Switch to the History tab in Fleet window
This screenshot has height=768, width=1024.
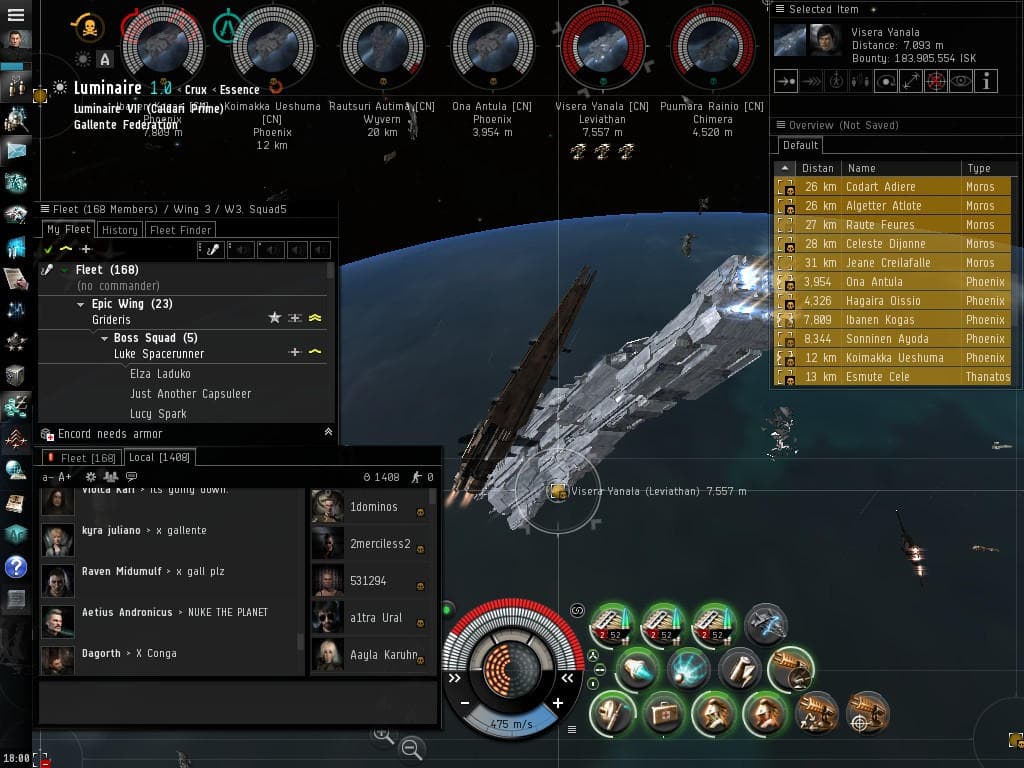(x=119, y=230)
